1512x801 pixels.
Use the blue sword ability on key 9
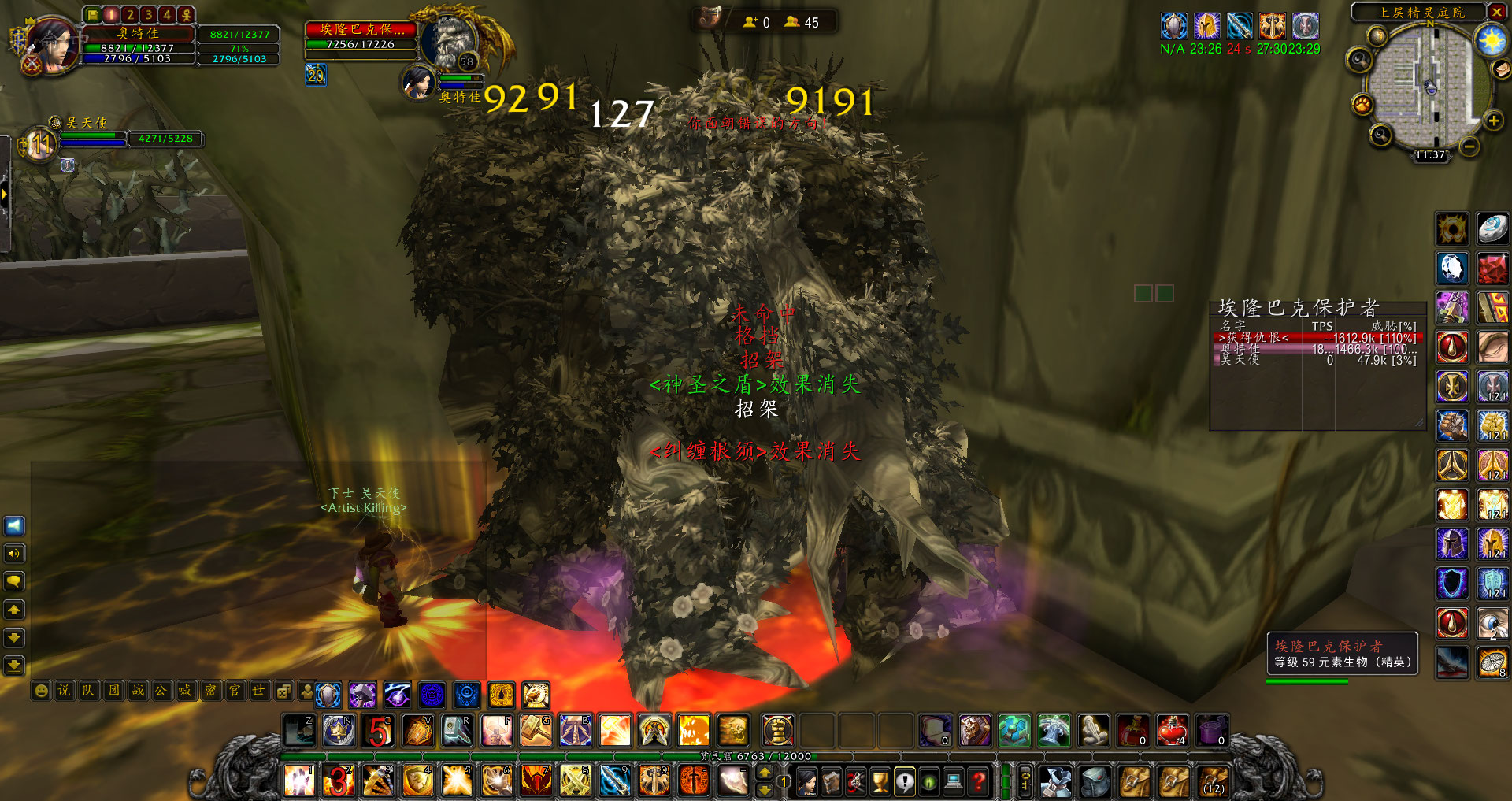[615, 781]
